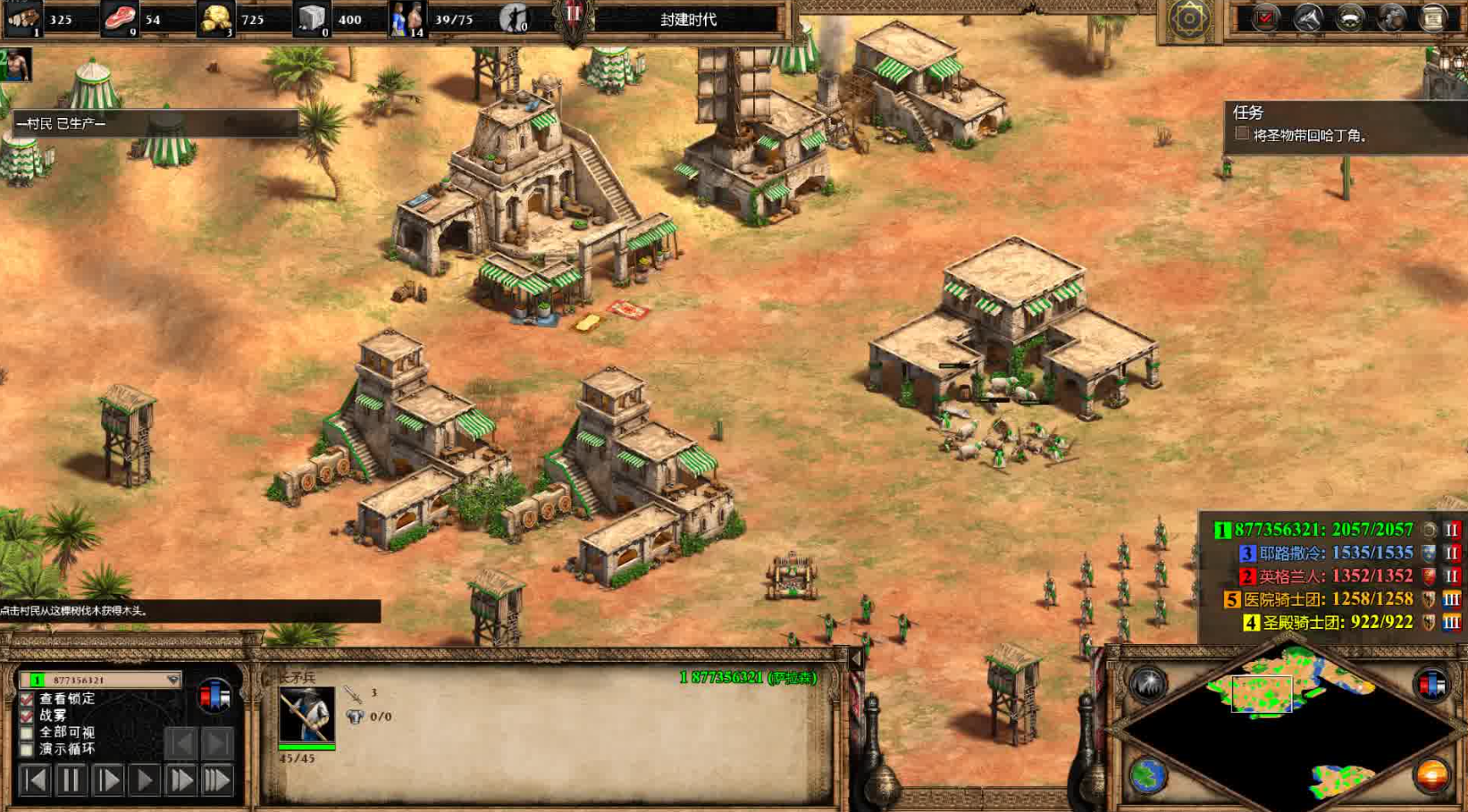Toggle the 查看锁定 view lock checkbox
The image size is (1468, 812).
tap(27, 699)
